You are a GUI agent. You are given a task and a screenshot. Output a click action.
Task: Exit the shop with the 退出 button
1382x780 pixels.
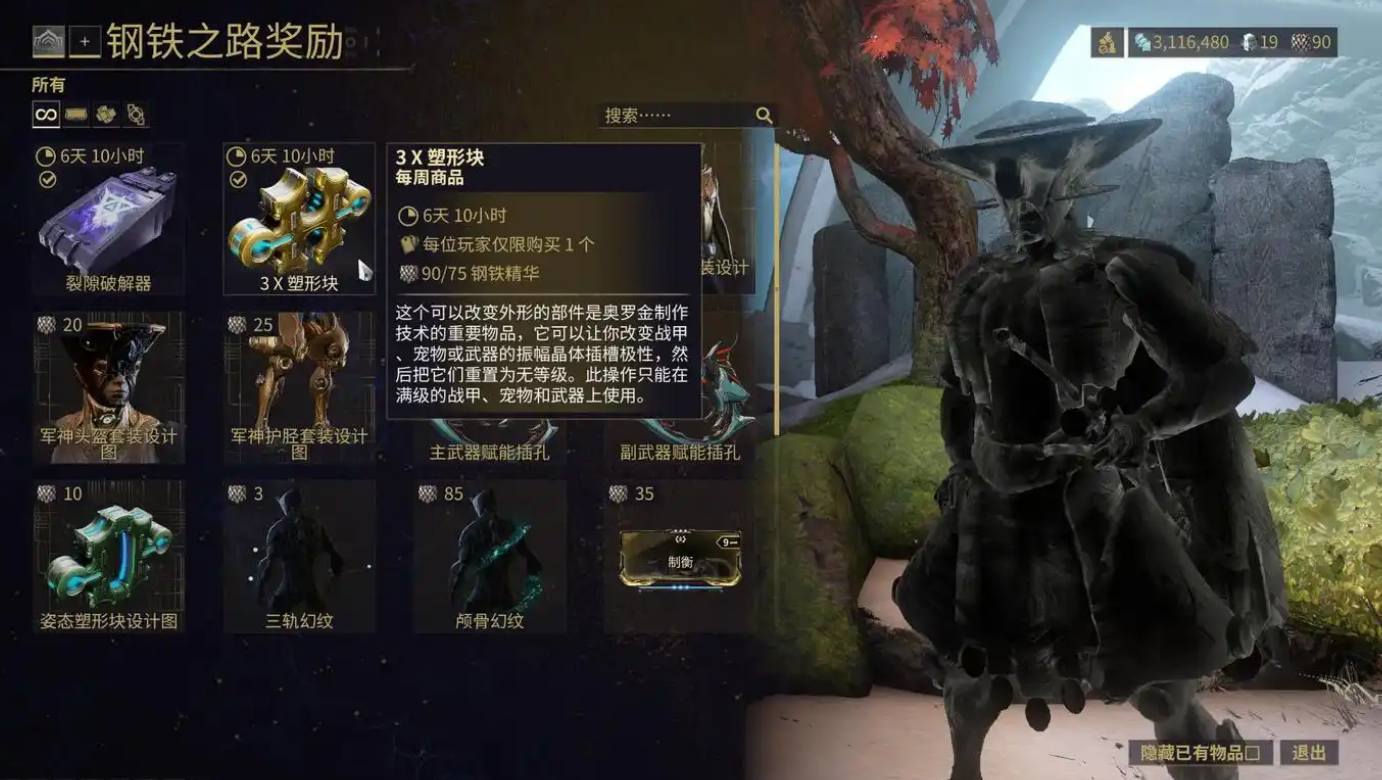click(1308, 753)
